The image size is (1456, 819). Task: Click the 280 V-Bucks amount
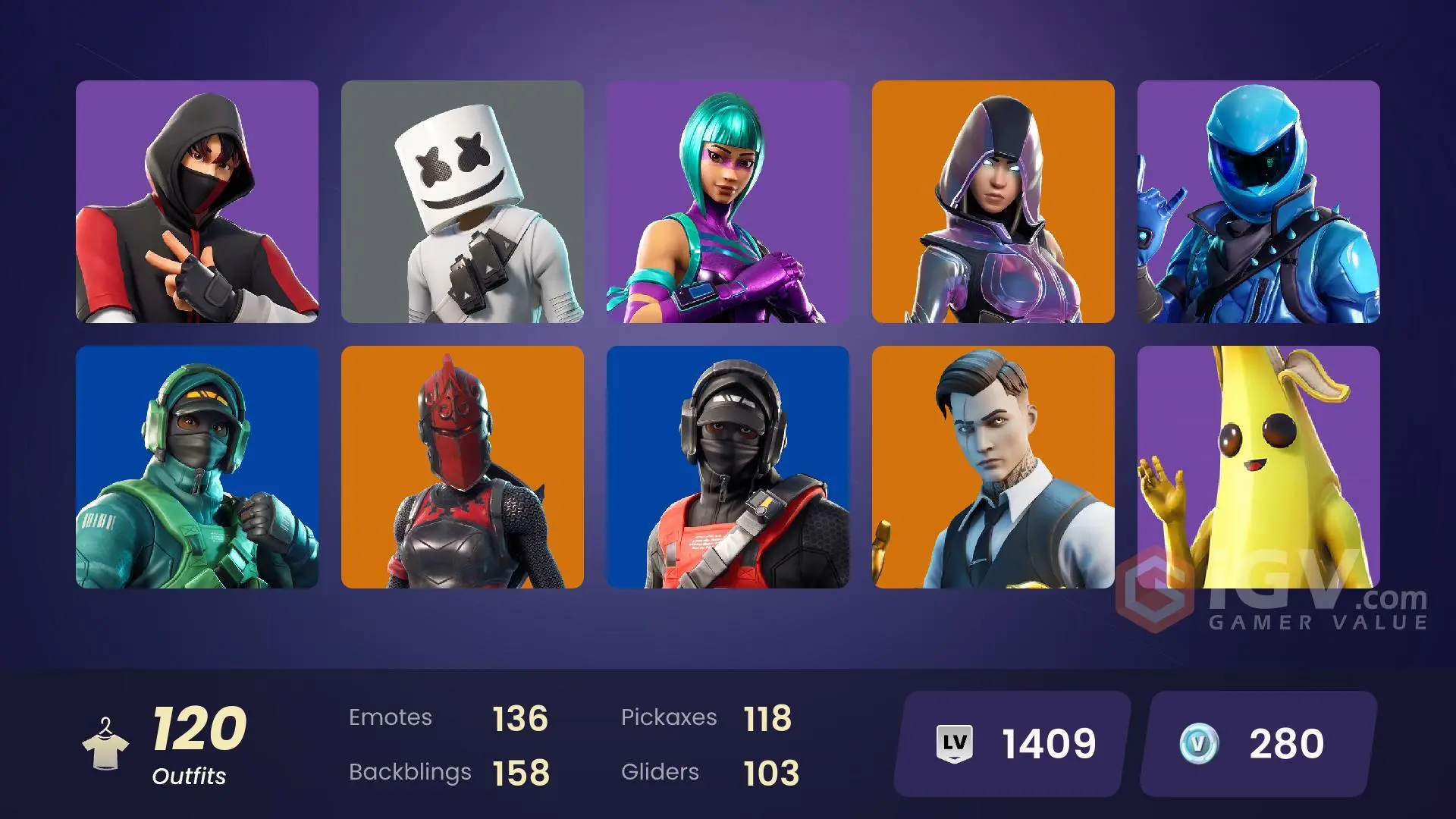[1287, 743]
